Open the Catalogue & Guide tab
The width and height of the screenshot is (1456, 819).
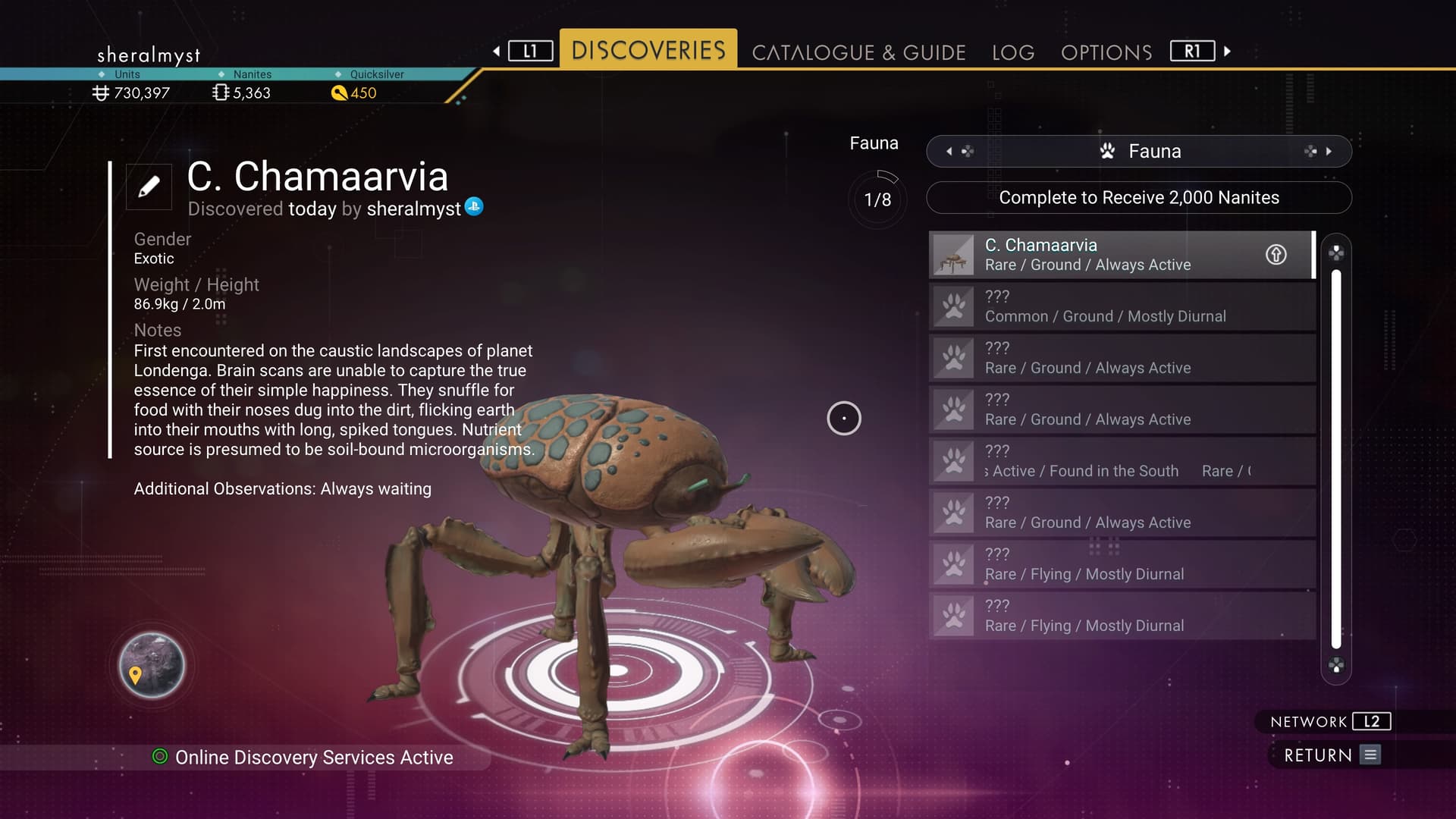pyautogui.click(x=858, y=52)
